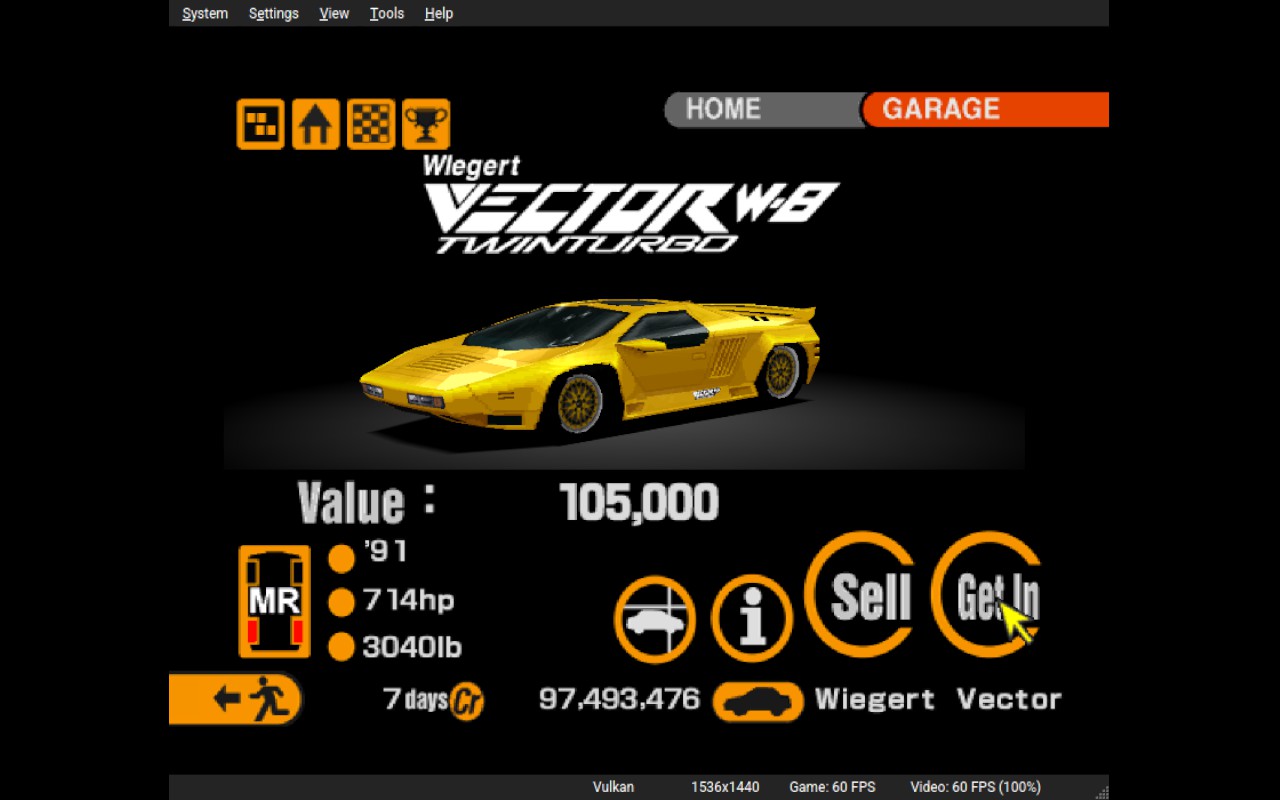Exit via the running man button
This screenshot has height=800, width=1280.
click(x=236, y=698)
